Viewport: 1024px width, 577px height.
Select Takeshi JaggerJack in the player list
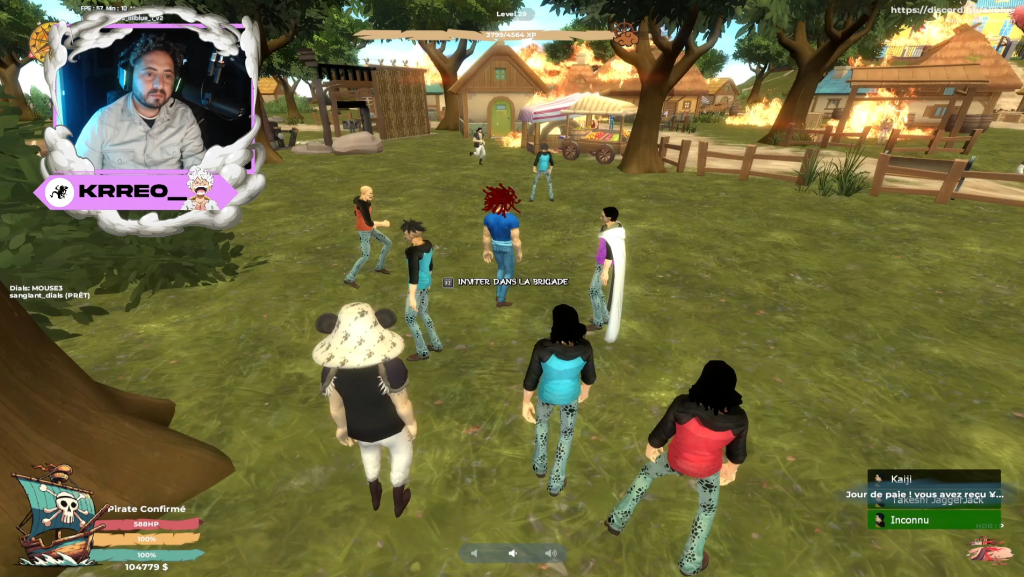933,500
